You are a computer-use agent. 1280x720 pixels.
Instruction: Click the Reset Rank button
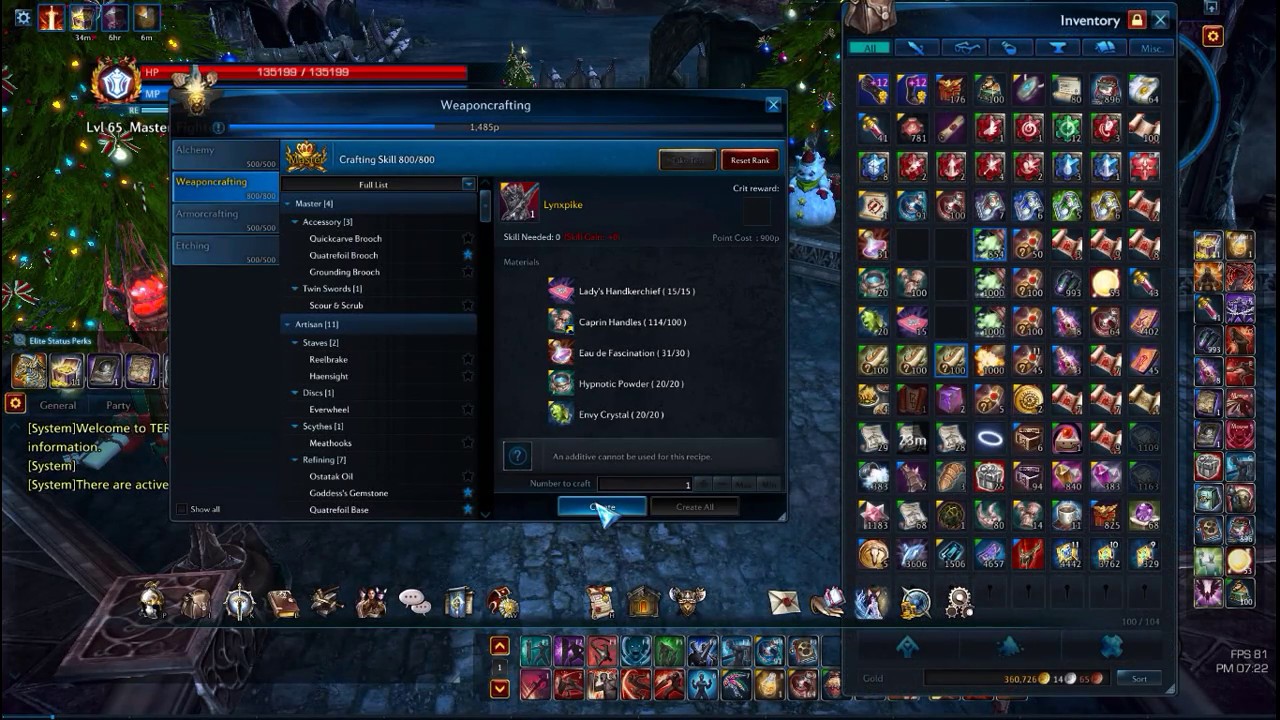(750, 159)
